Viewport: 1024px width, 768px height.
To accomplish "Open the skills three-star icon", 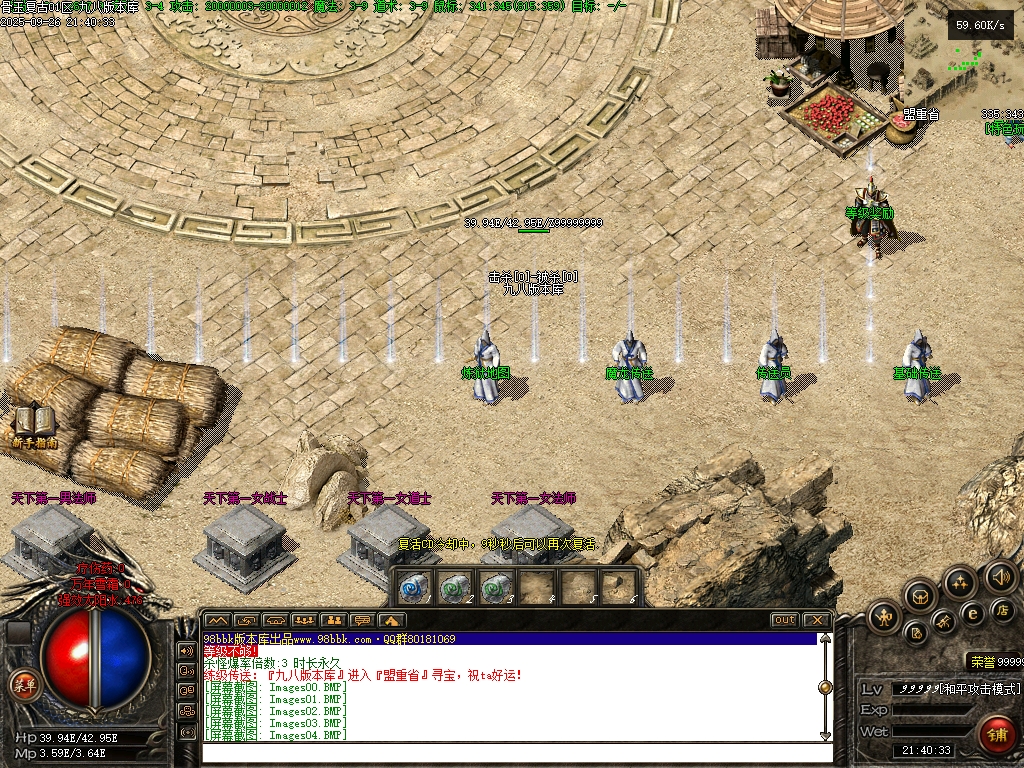I will [960, 582].
